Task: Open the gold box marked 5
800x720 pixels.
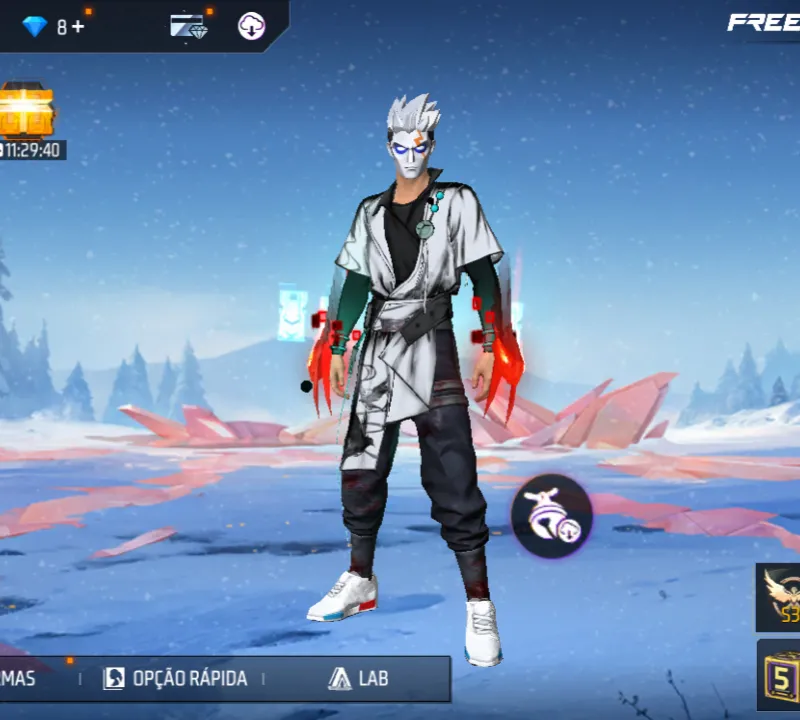Action: (780, 673)
